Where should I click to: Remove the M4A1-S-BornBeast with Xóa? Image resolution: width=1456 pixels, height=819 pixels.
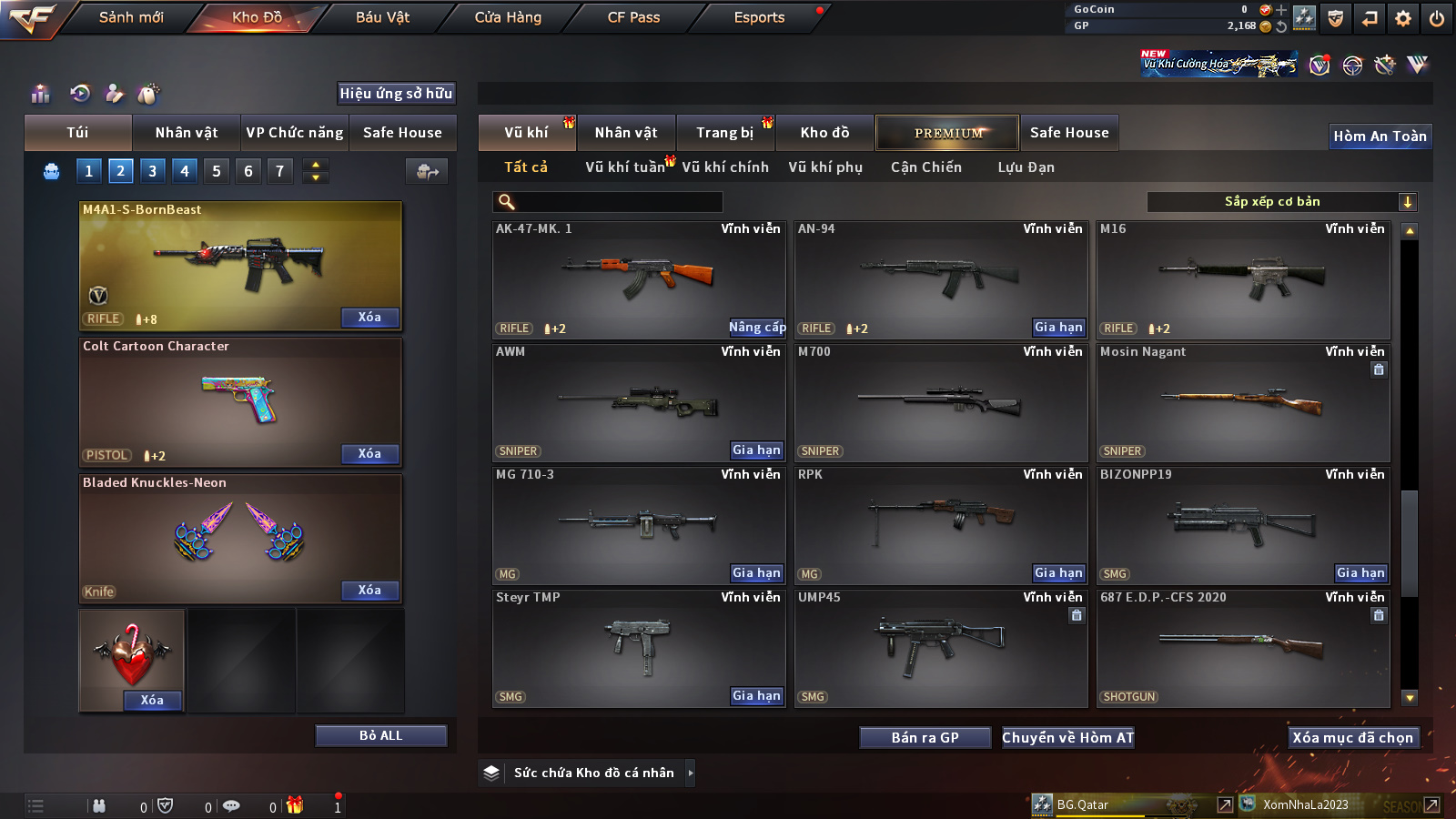pyautogui.click(x=369, y=317)
